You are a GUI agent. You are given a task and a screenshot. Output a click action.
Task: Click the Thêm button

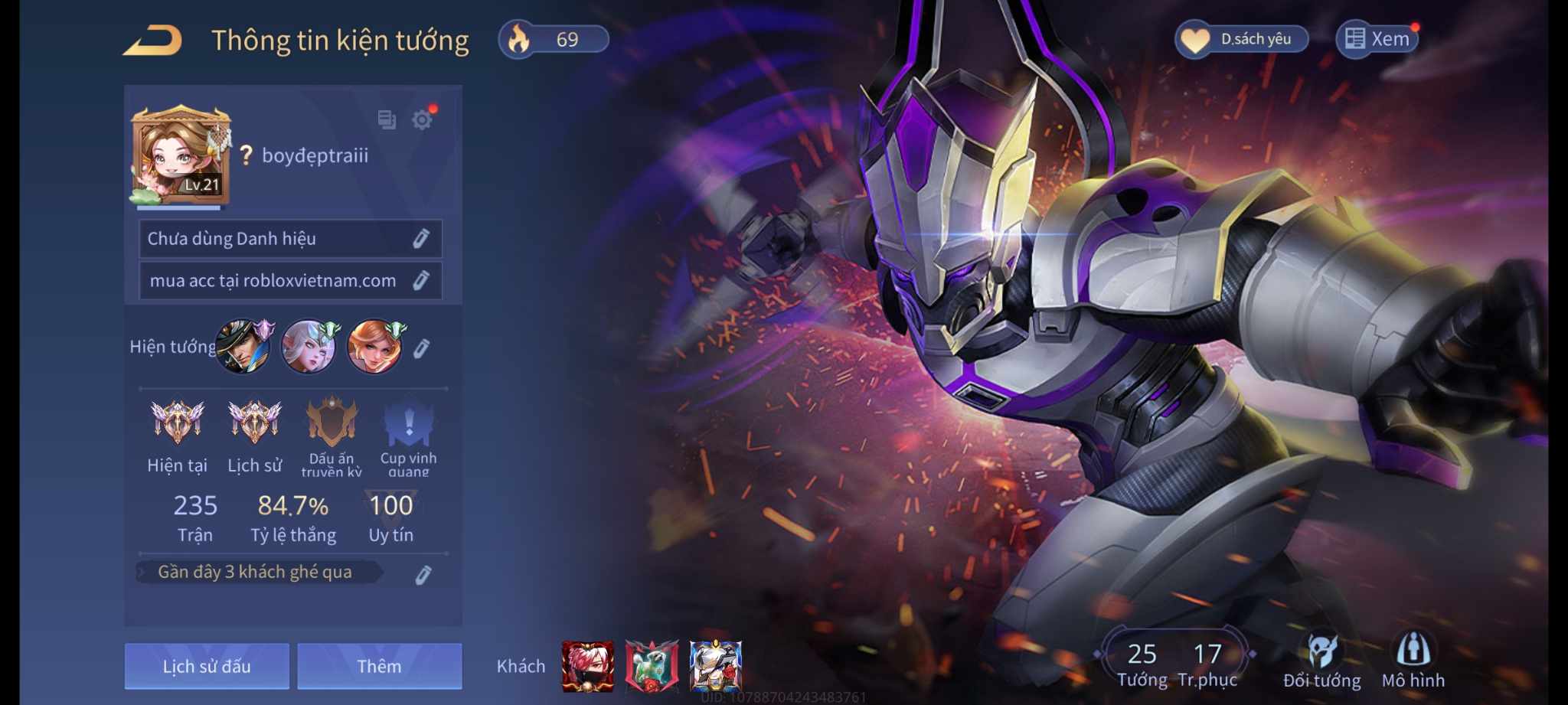tap(379, 666)
